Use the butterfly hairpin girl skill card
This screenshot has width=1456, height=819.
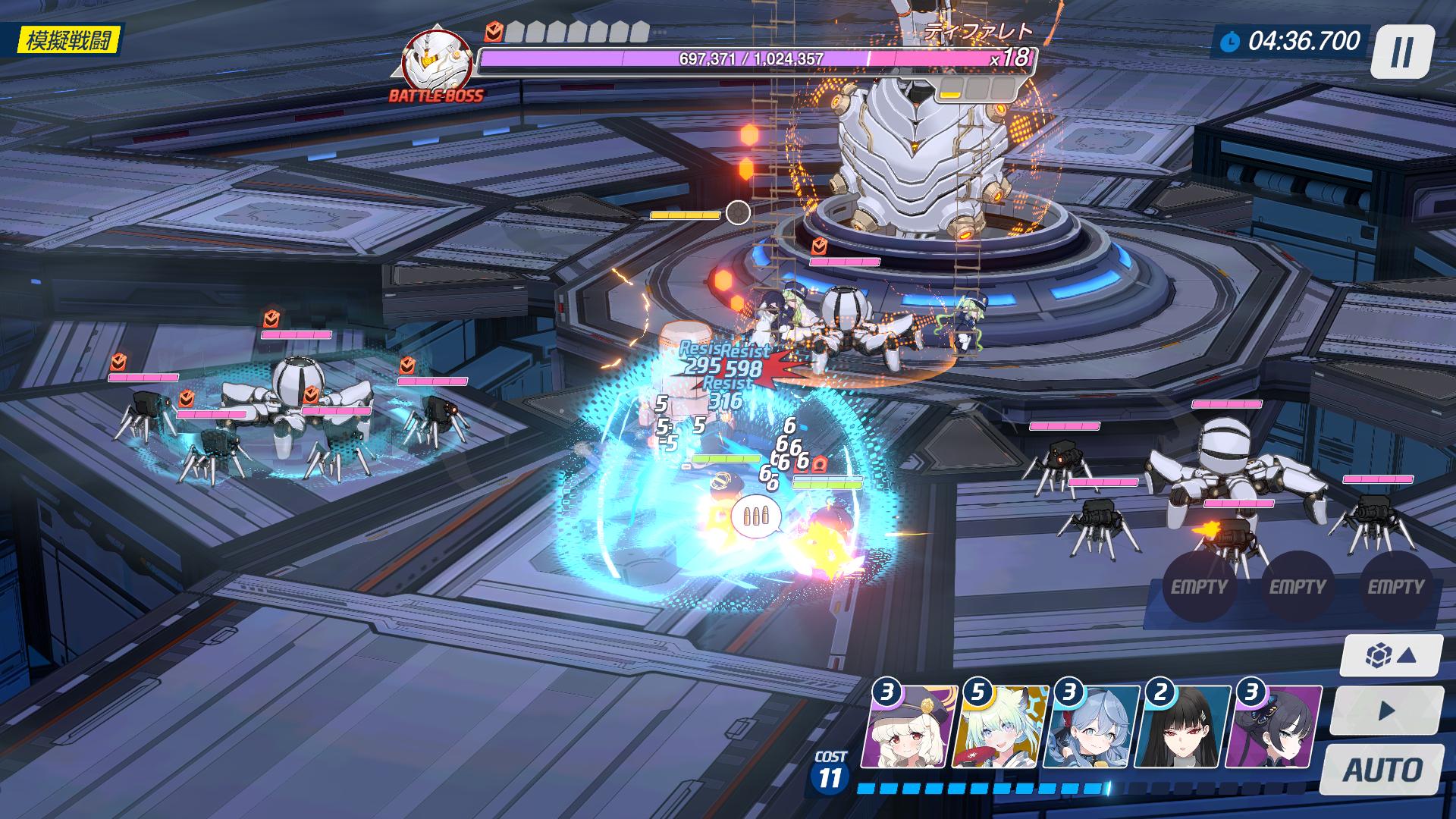[x=1276, y=729]
